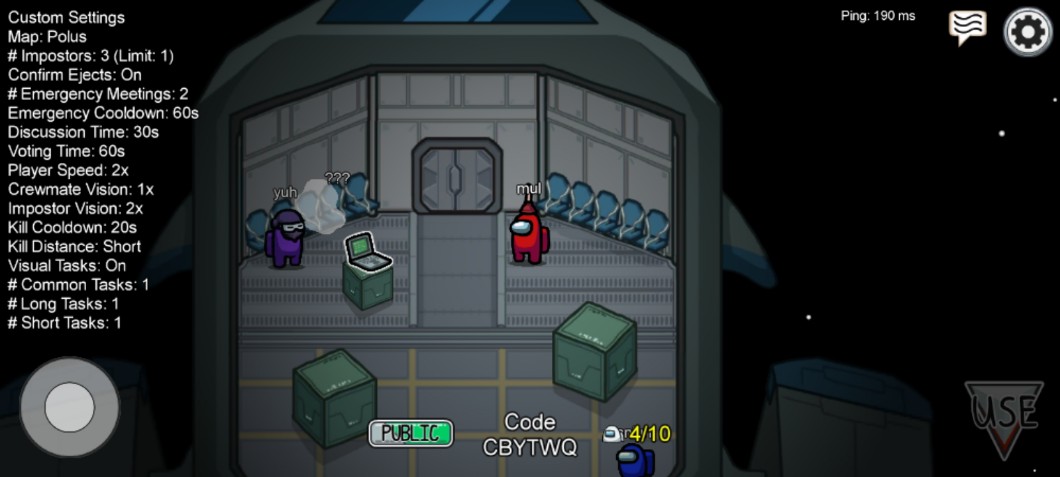Open the chat speech bubble
Screen dimensions: 1060x477
pos(967,28)
